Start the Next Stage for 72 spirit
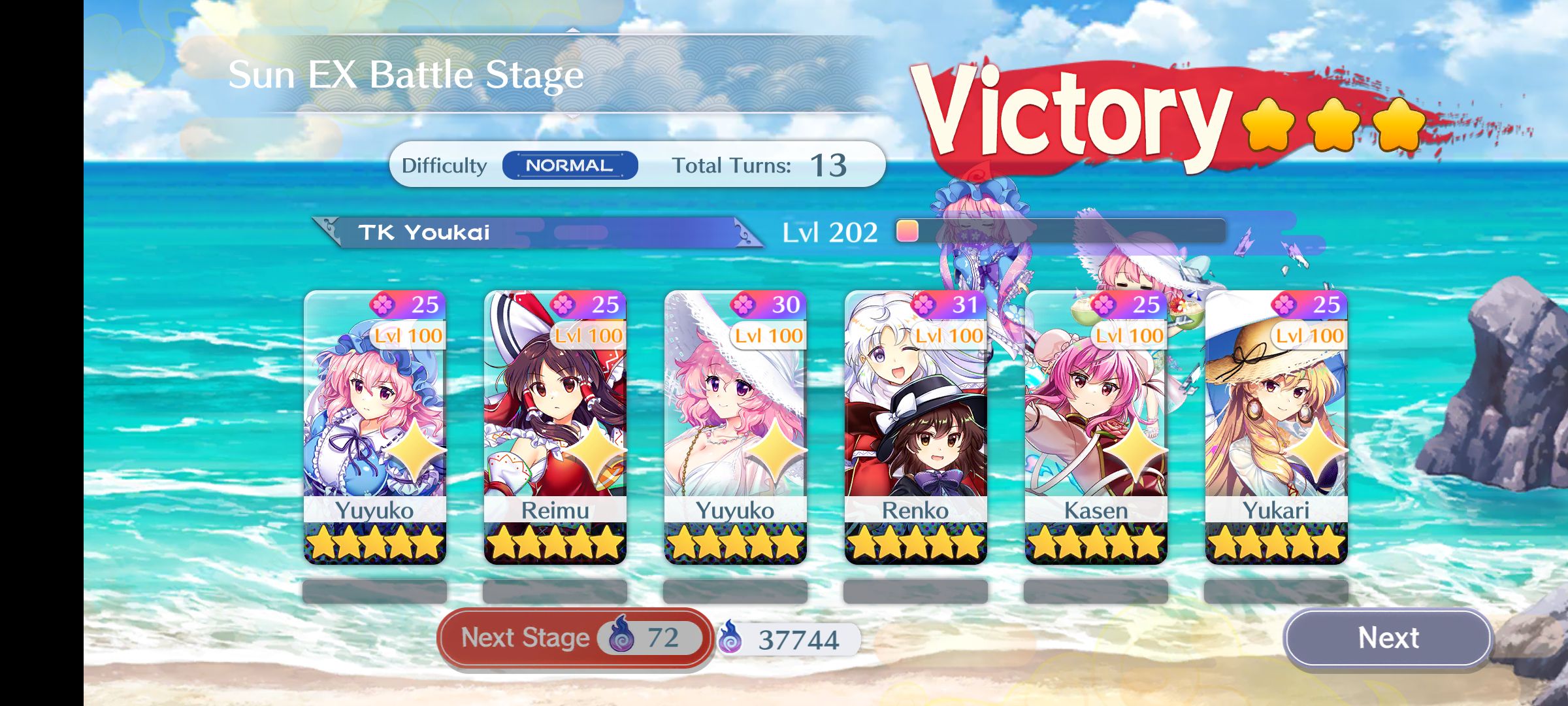The height and width of the screenshot is (706, 1568). coord(574,637)
